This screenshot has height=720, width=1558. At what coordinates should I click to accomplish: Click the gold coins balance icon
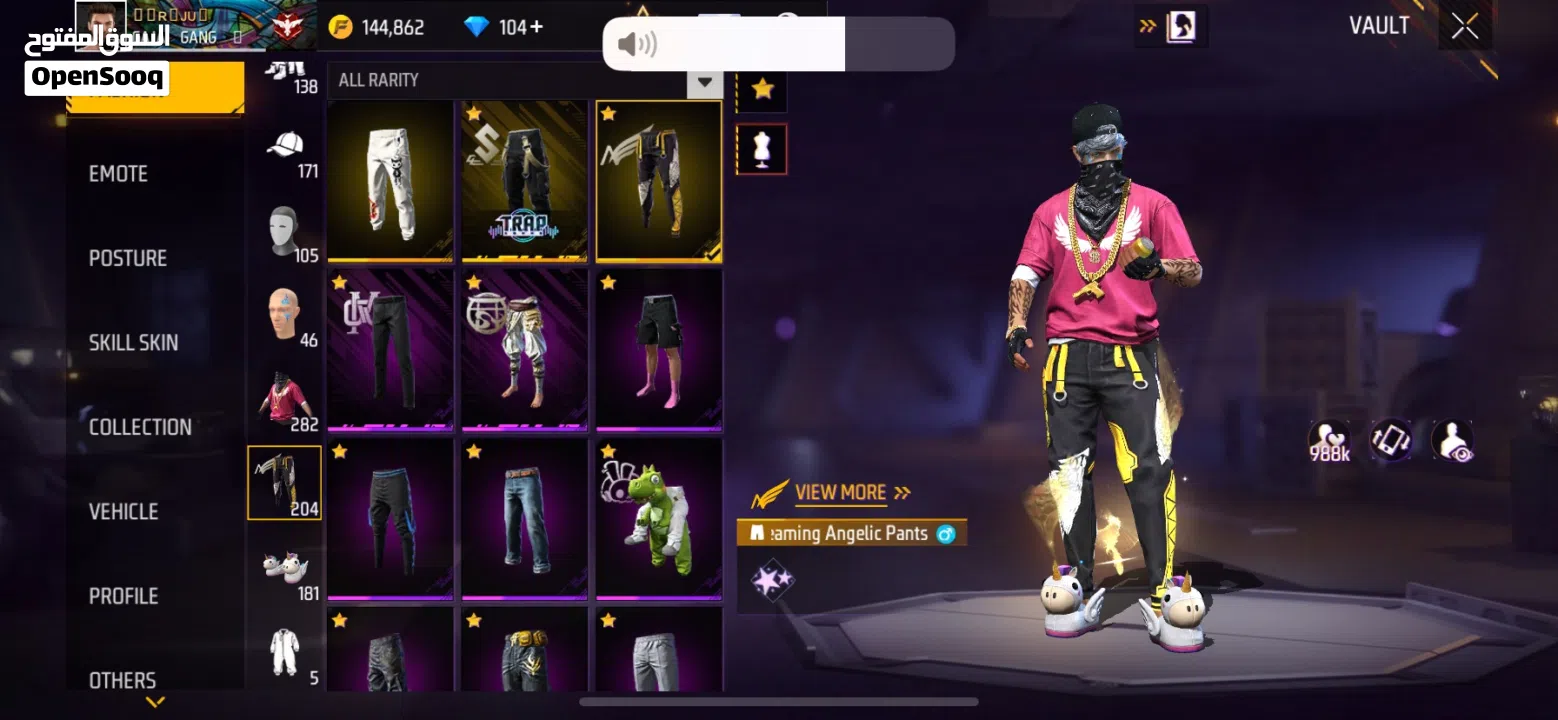(341, 27)
